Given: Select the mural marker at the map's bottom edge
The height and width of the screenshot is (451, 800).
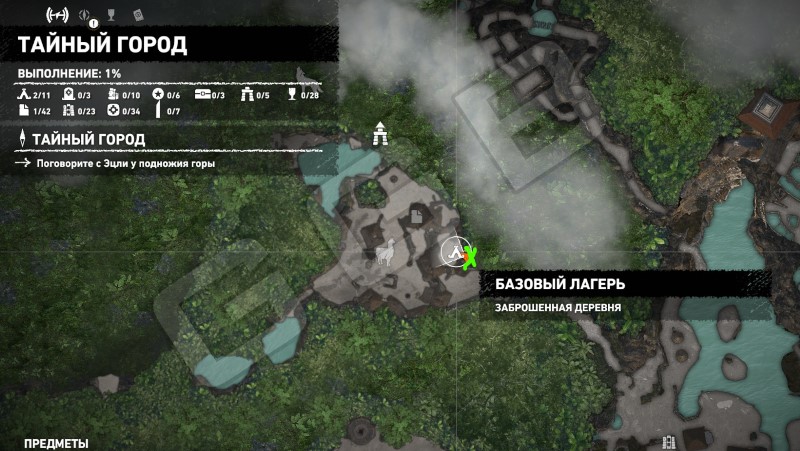Looking at the screenshot, I should pyautogui.click(x=669, y=442).
